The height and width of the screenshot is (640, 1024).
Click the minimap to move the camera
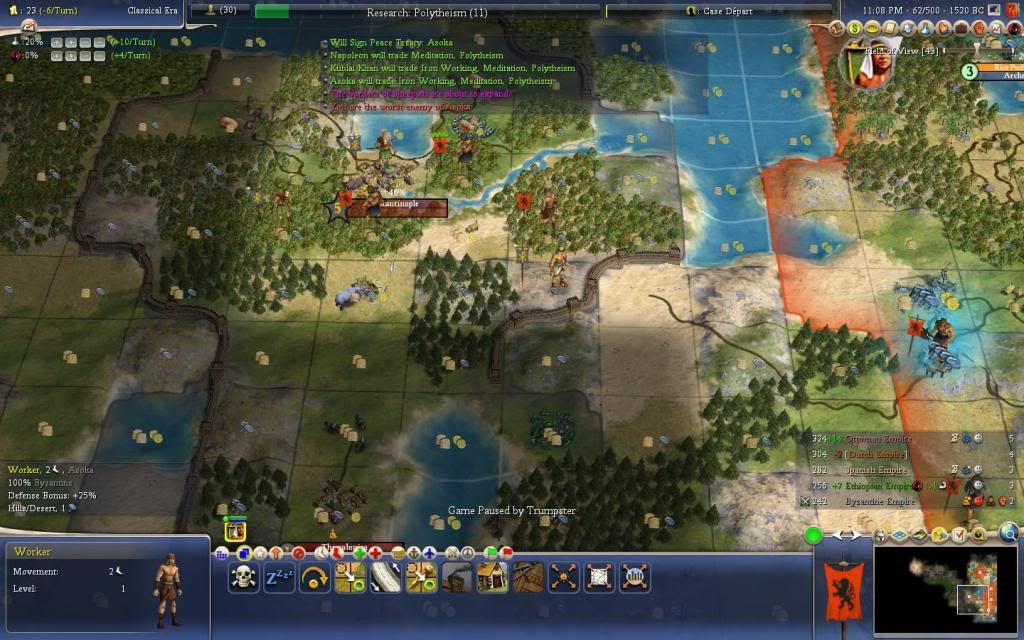coord(945,590)
